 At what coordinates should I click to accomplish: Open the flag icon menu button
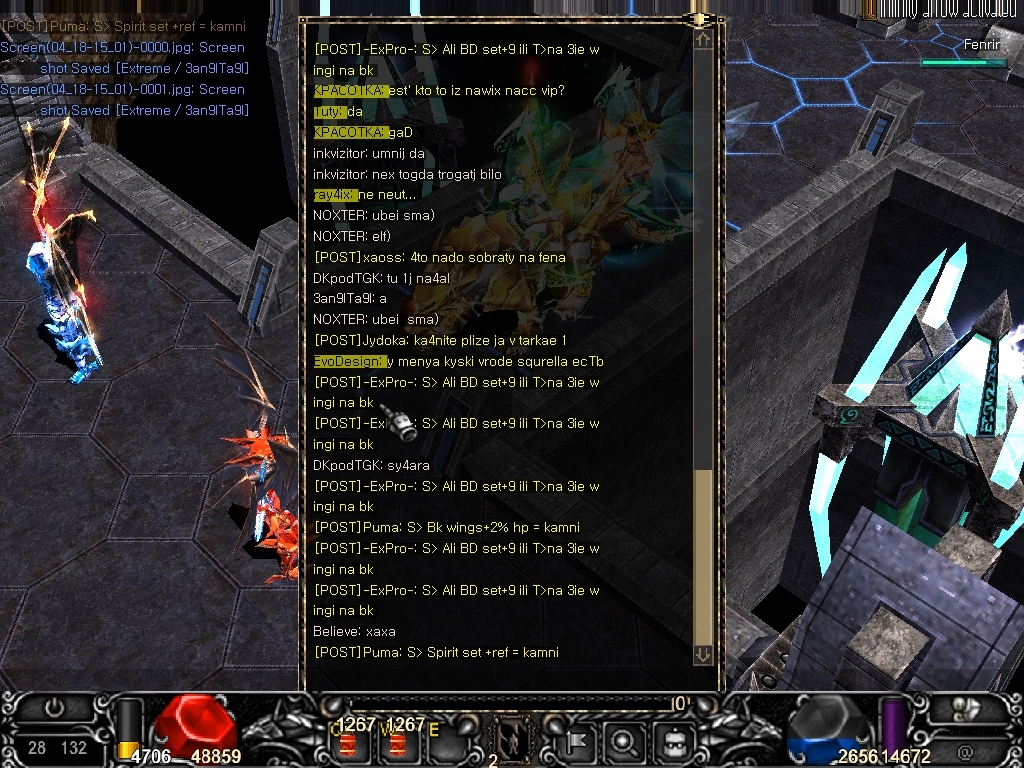[x=579, y=742]
